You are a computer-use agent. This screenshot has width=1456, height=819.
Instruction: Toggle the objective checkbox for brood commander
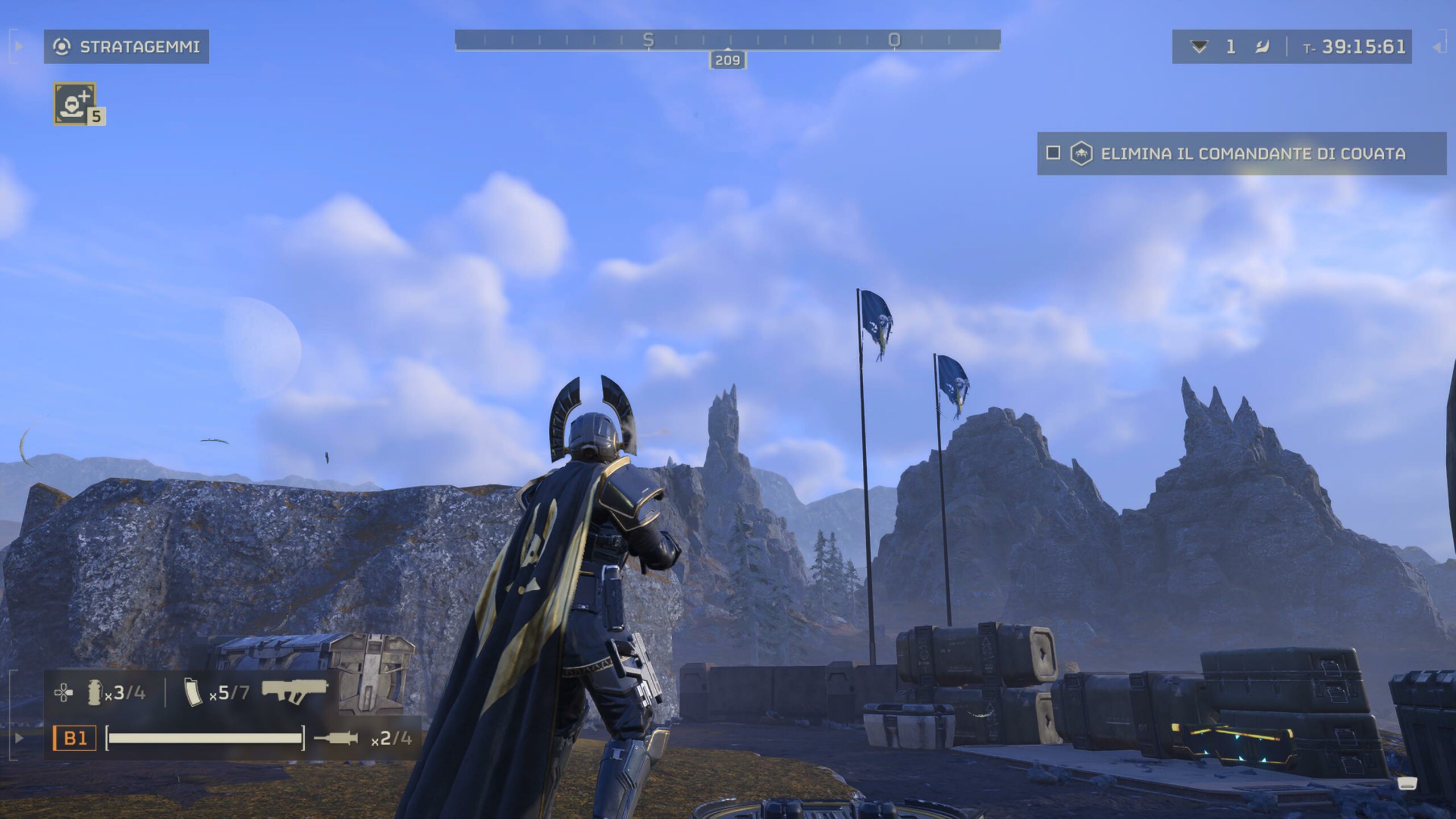pyautogui.click(x=1053, y=153)
